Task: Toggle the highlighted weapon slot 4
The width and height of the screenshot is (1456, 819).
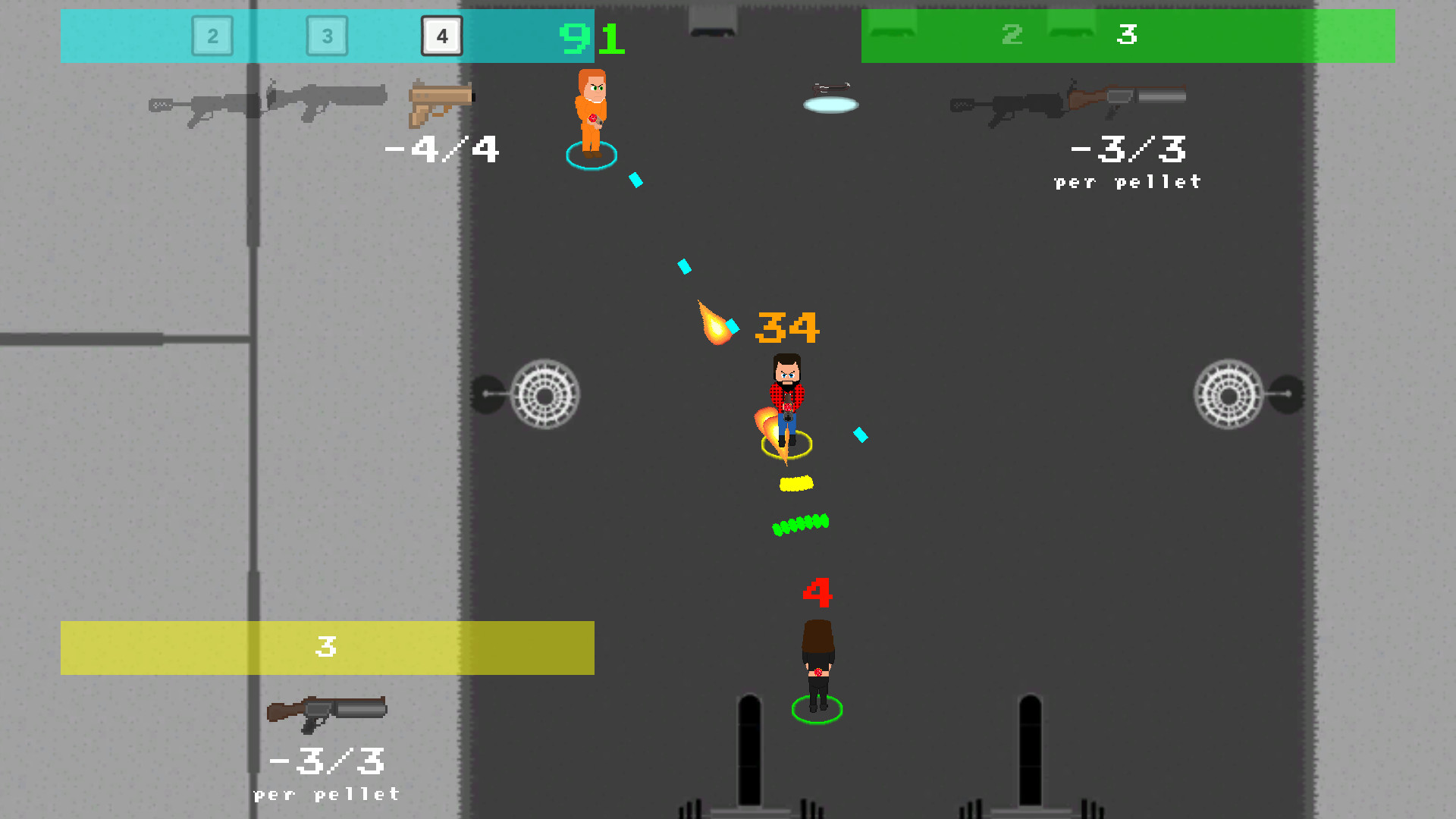Action: pos(442,36)
